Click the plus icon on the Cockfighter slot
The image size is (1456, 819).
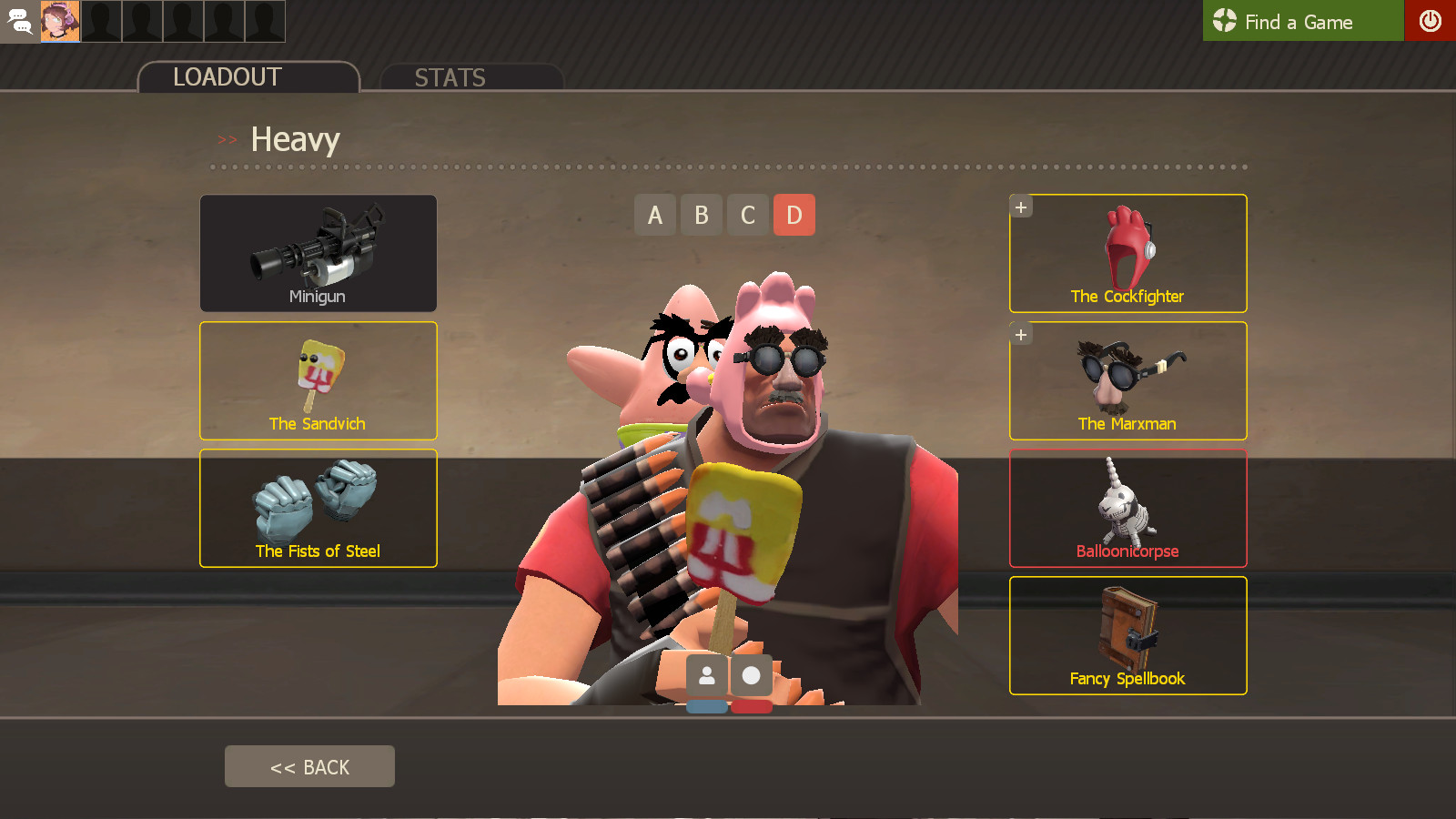click(x=1021, y=207)
